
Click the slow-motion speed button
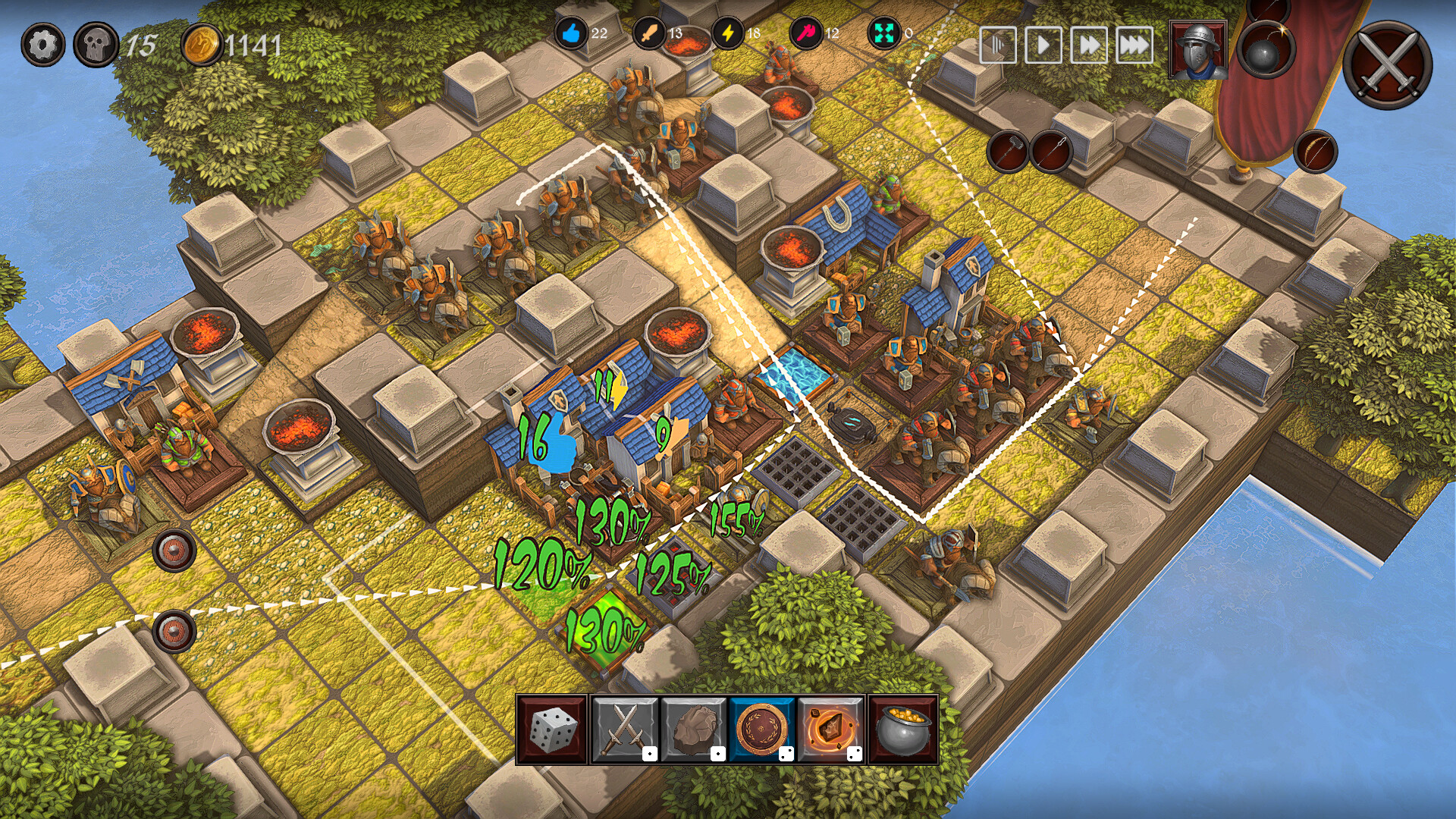pos(998,45)
